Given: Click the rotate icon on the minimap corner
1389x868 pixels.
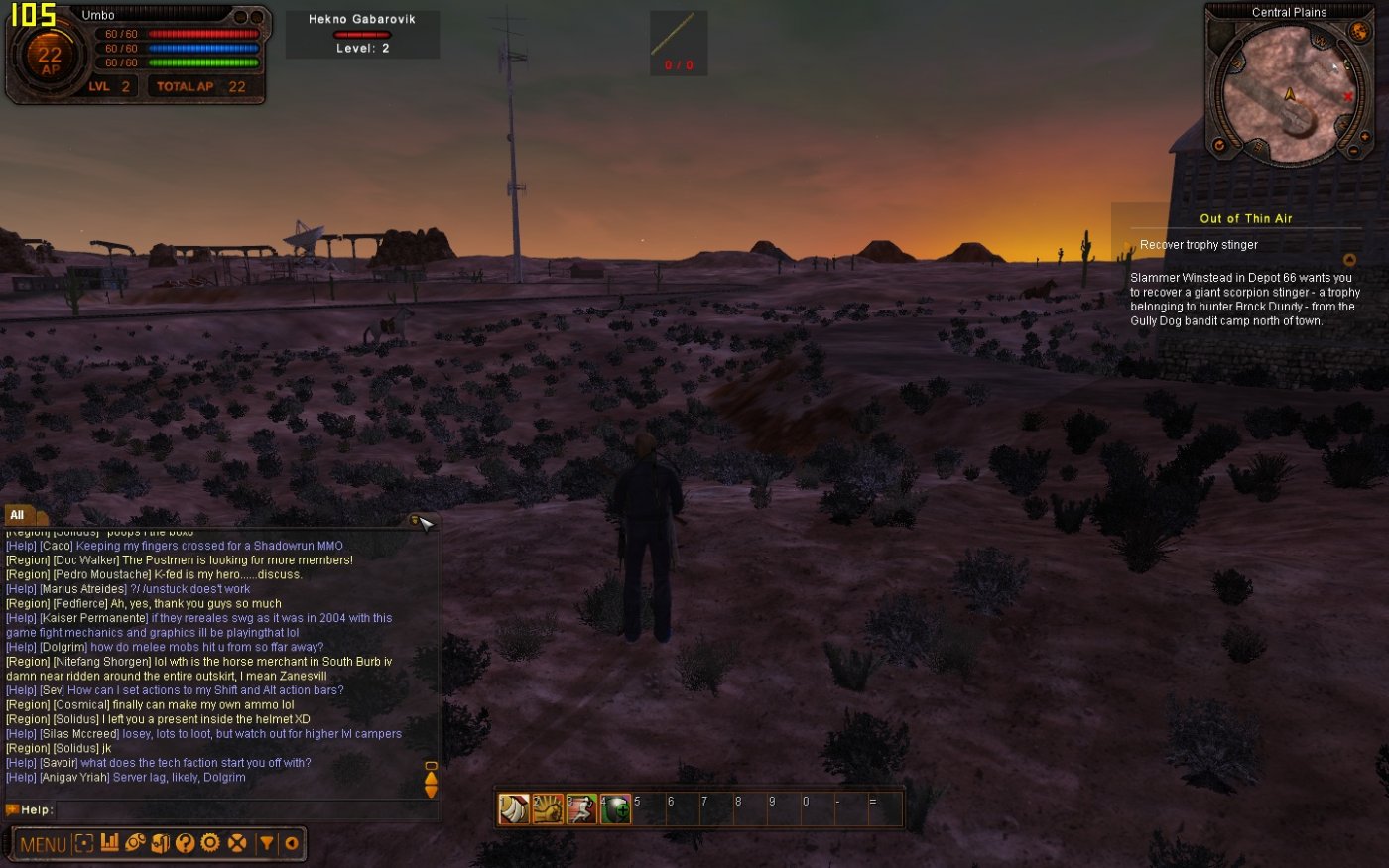Looking at the screenshot, I should (1219, 146).
